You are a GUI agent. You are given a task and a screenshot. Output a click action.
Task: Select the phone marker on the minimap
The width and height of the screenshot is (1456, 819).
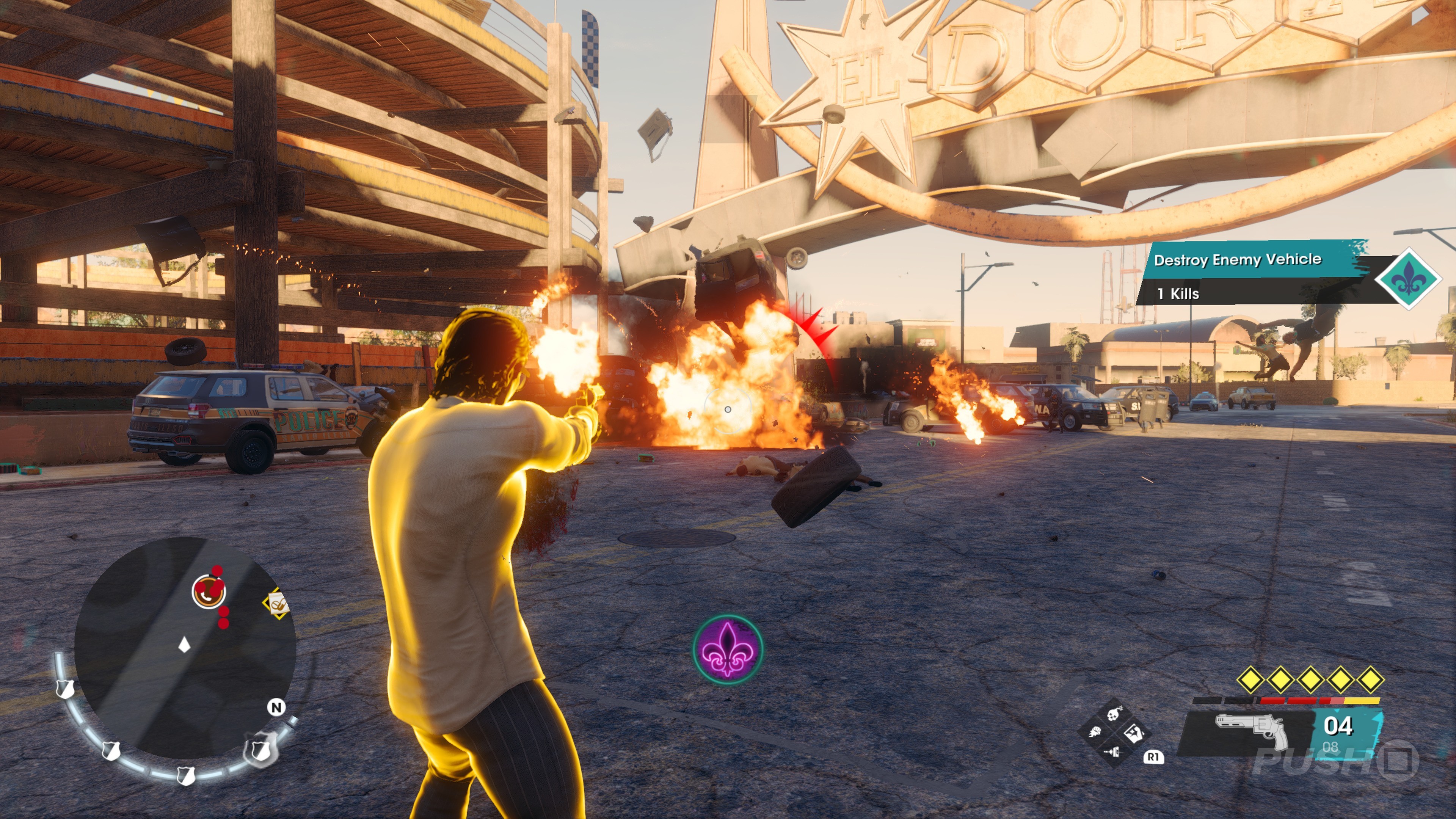209,591
